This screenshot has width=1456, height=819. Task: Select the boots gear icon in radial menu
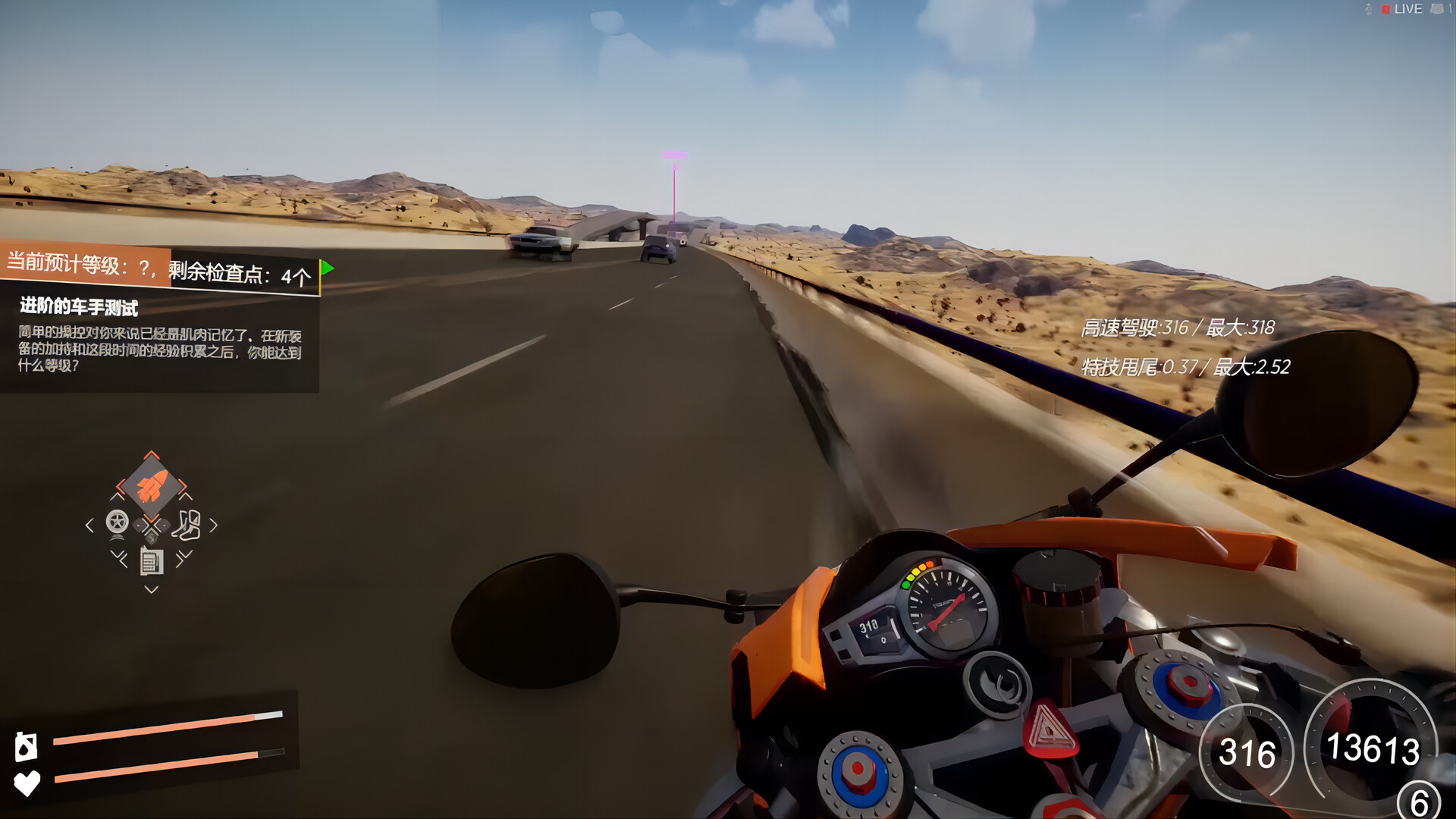click(x=188, y=525)
